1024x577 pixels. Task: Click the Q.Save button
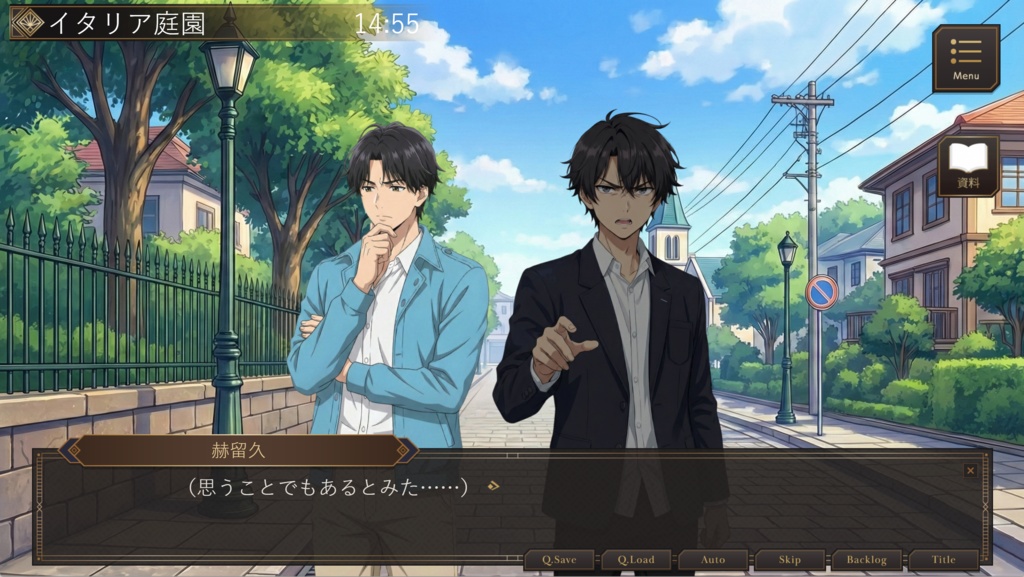[x=559, y=560]
